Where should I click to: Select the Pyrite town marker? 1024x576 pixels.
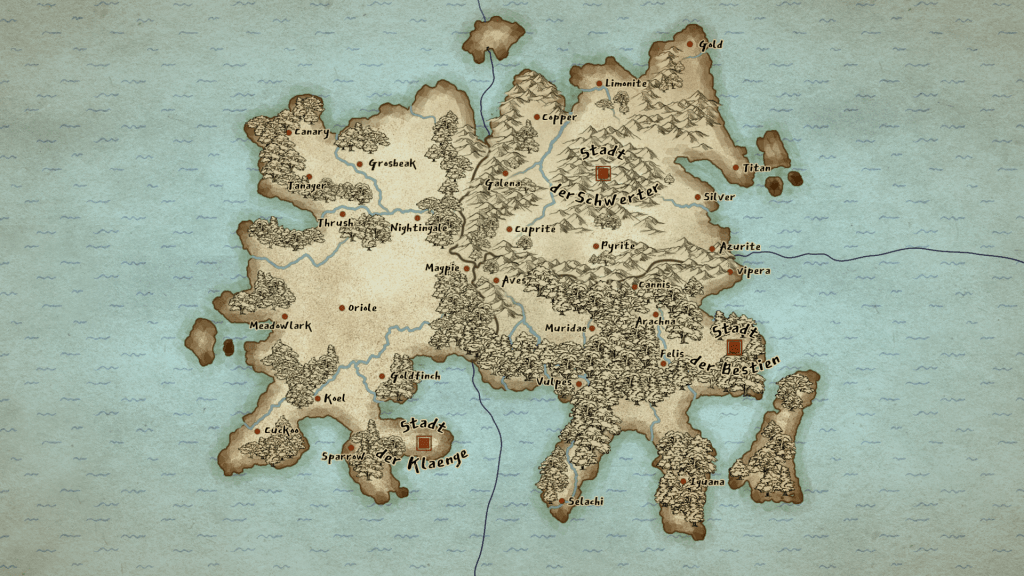[596, 245]
